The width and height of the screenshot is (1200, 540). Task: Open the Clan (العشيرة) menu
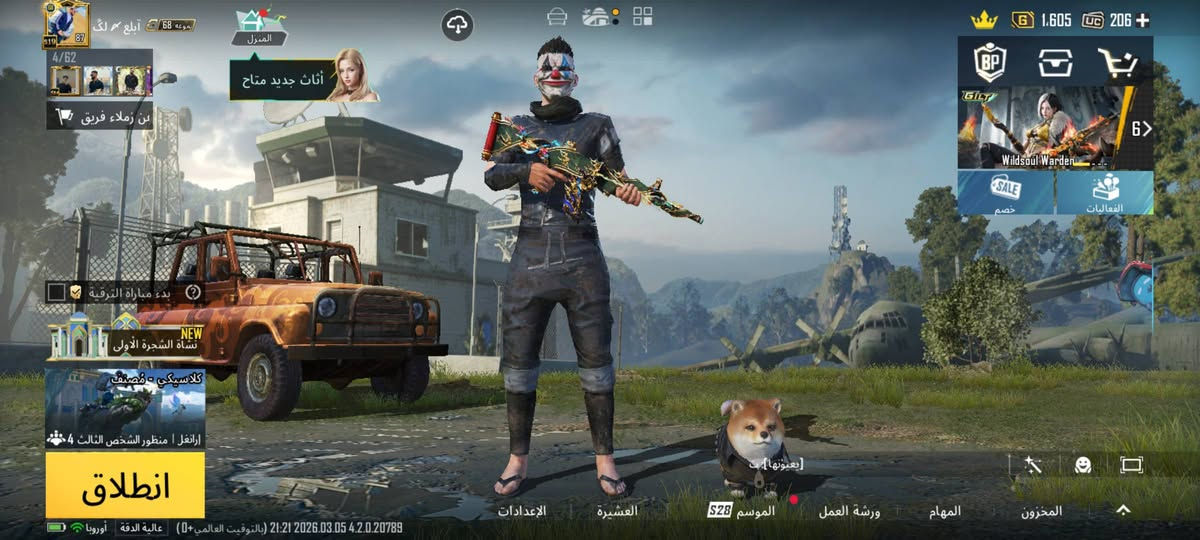click(617, 511)
